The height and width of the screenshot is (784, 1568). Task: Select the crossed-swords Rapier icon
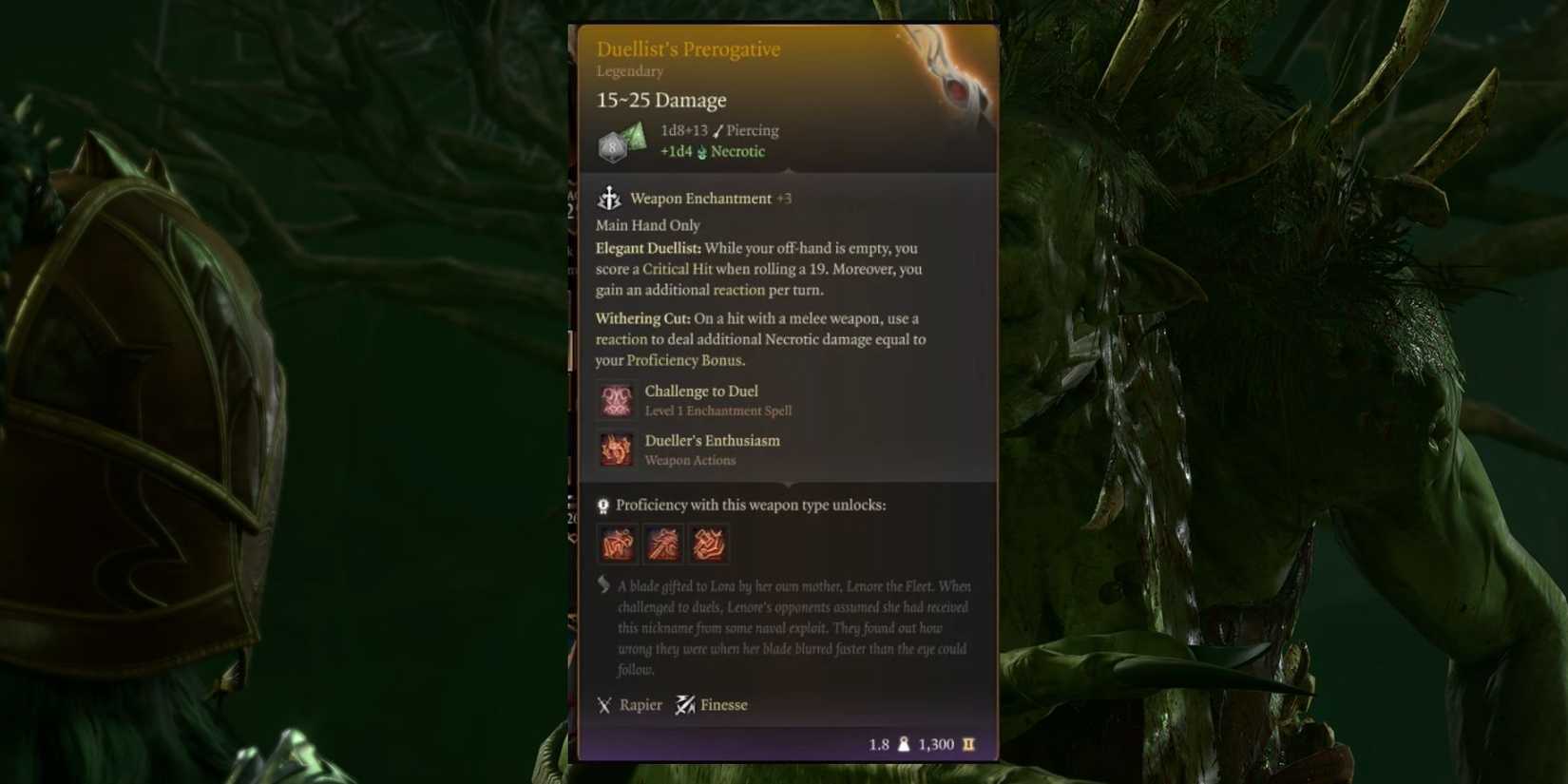pyautogui.click(x=605, y=705)
